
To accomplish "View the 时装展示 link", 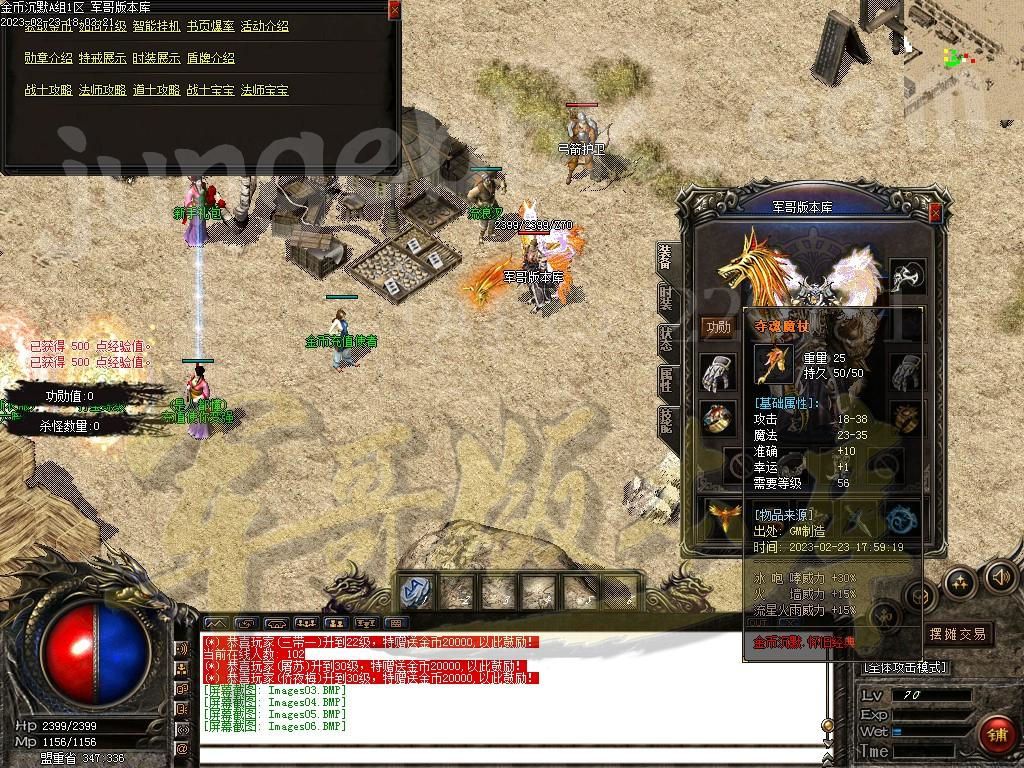I will [157, 58].
